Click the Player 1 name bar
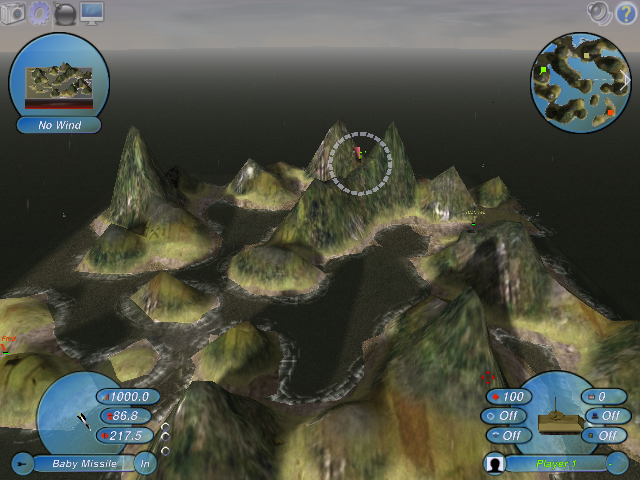 554,464
